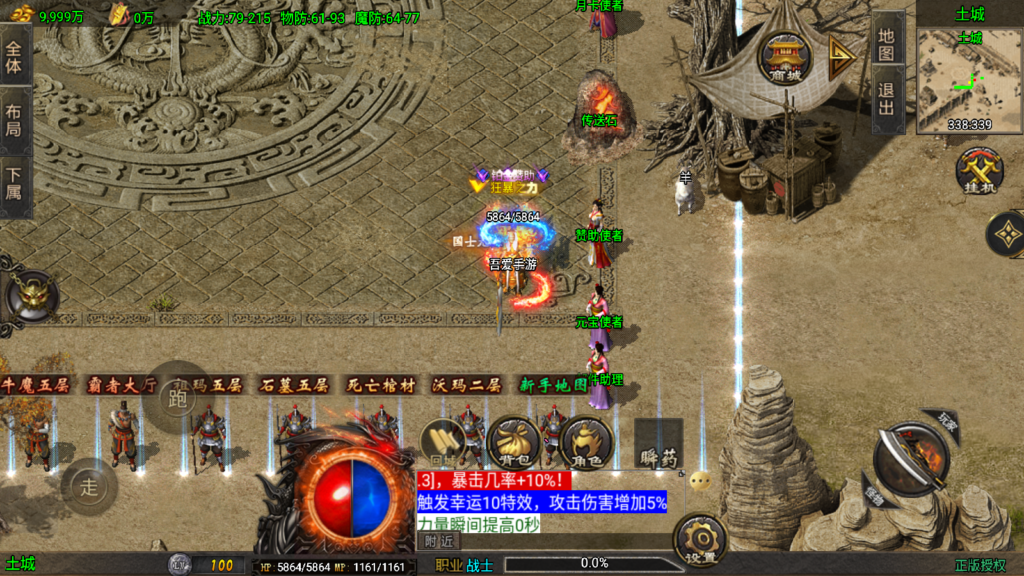Open the 商城 shop
The height and width of the screenshot is (576, 1024).
[x=785, y=57]
